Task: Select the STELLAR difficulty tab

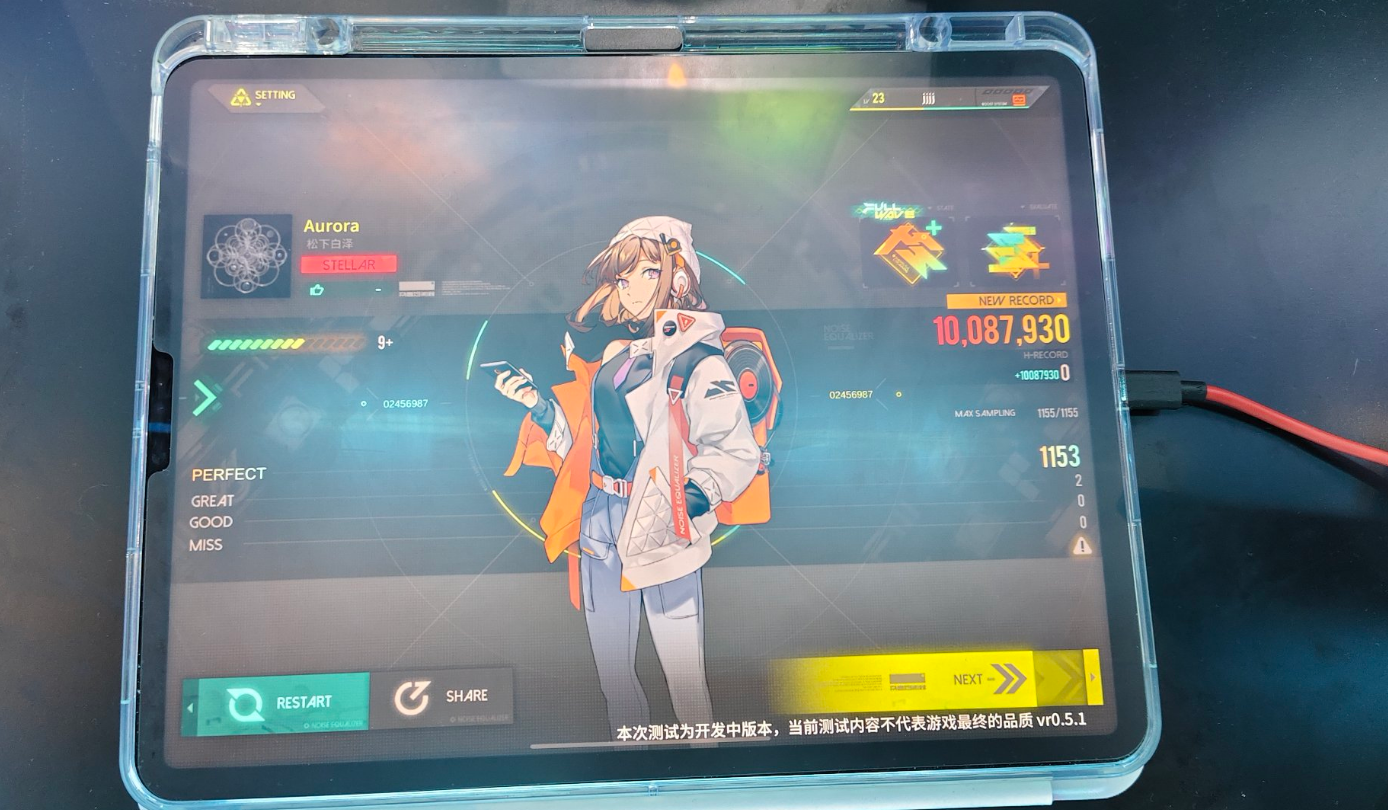Action: coord(349,264)
